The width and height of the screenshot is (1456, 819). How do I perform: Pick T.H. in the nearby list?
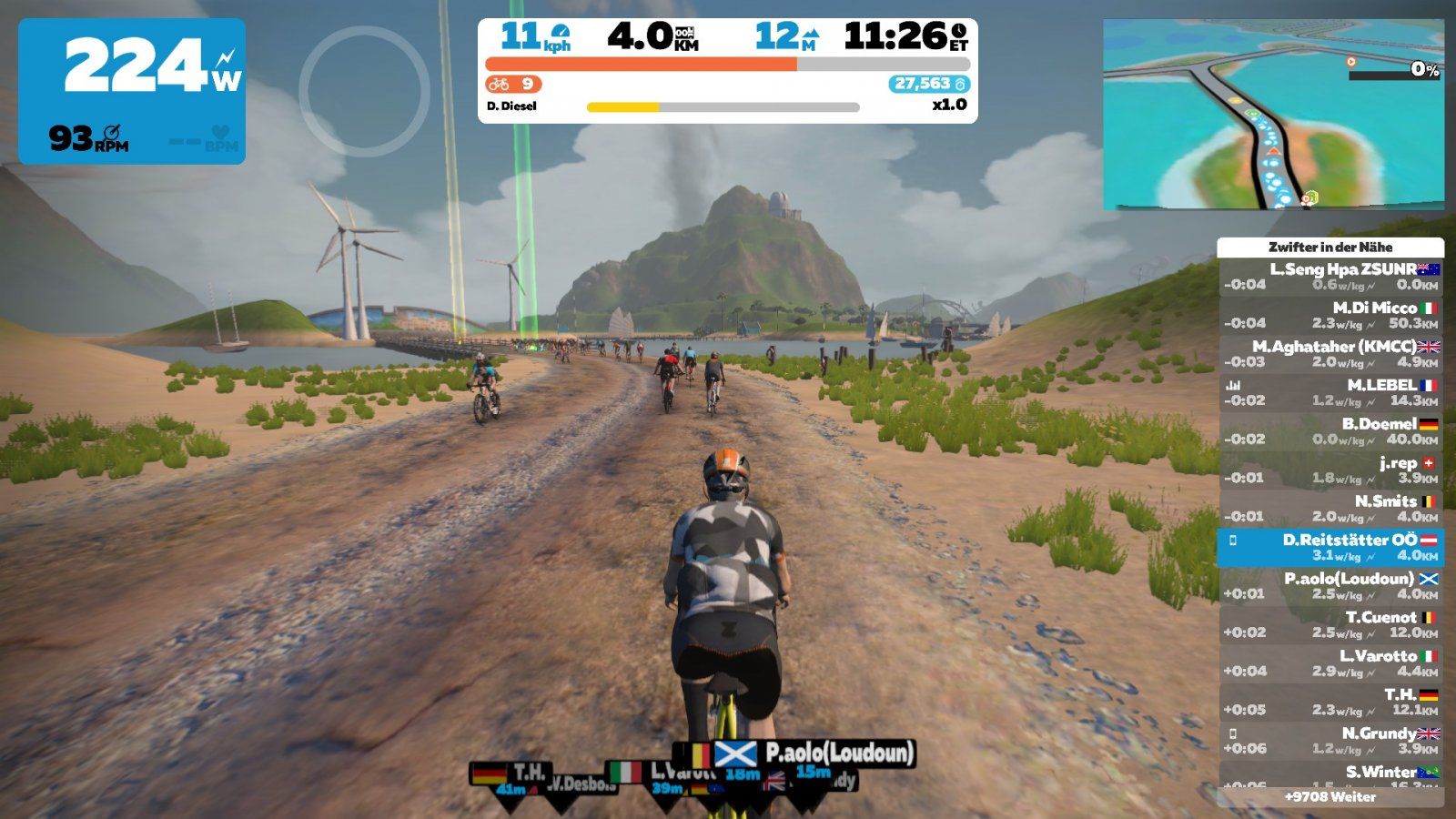click(x=1330, y=702)
